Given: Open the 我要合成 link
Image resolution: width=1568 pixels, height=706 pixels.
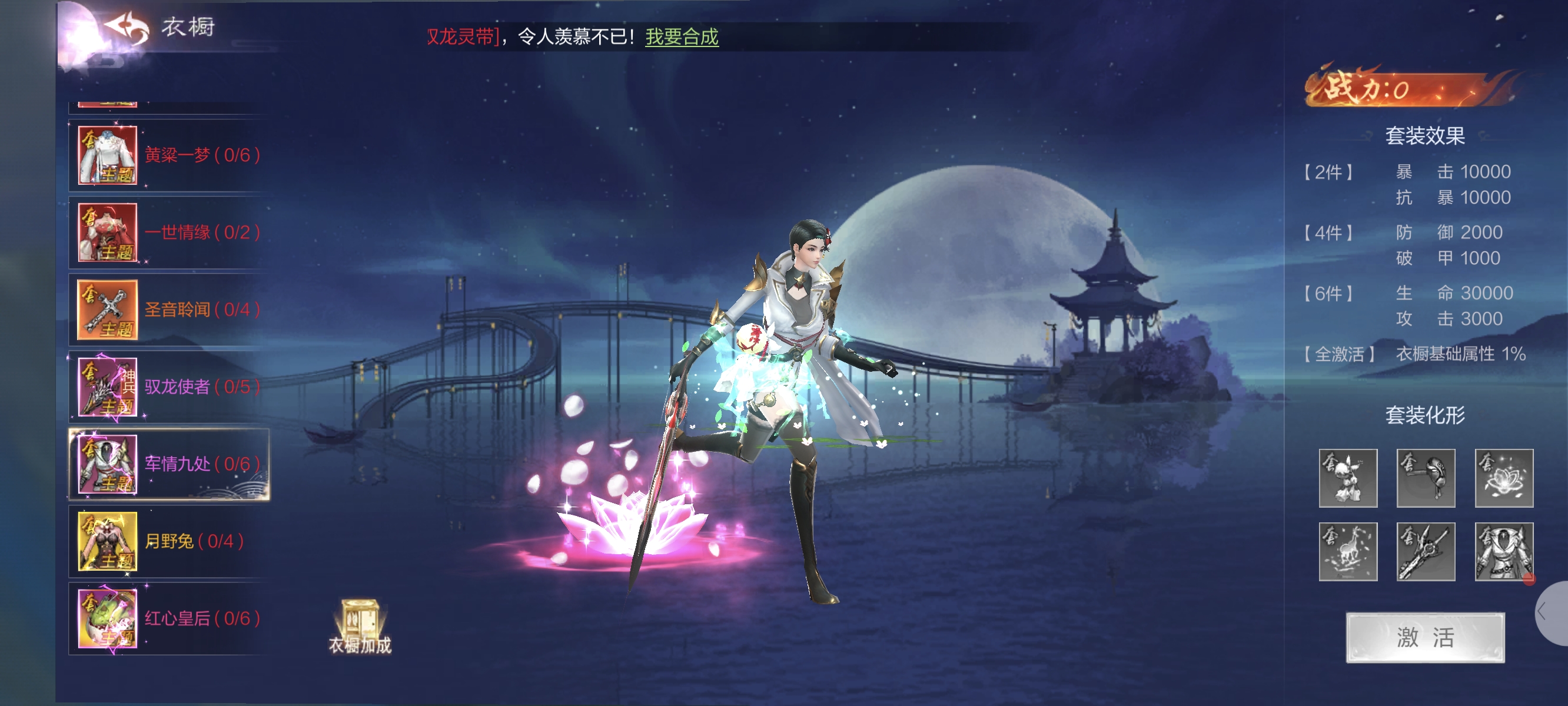Looking at the screenshot, I should coord(681,37).
